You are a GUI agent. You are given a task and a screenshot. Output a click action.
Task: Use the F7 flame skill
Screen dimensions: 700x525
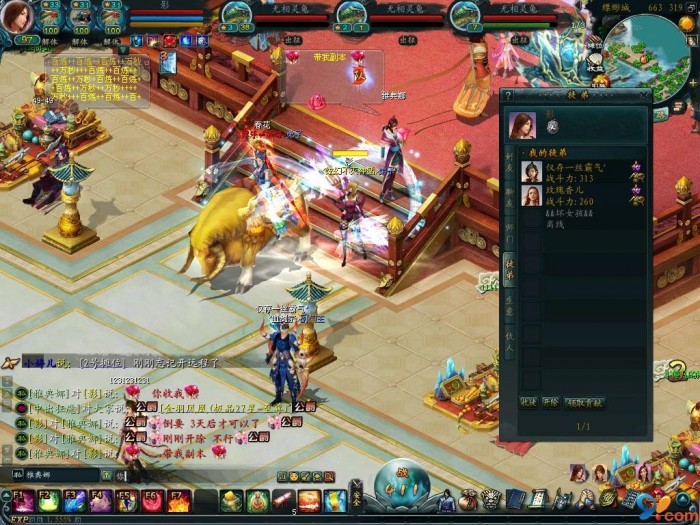[178, 500]
